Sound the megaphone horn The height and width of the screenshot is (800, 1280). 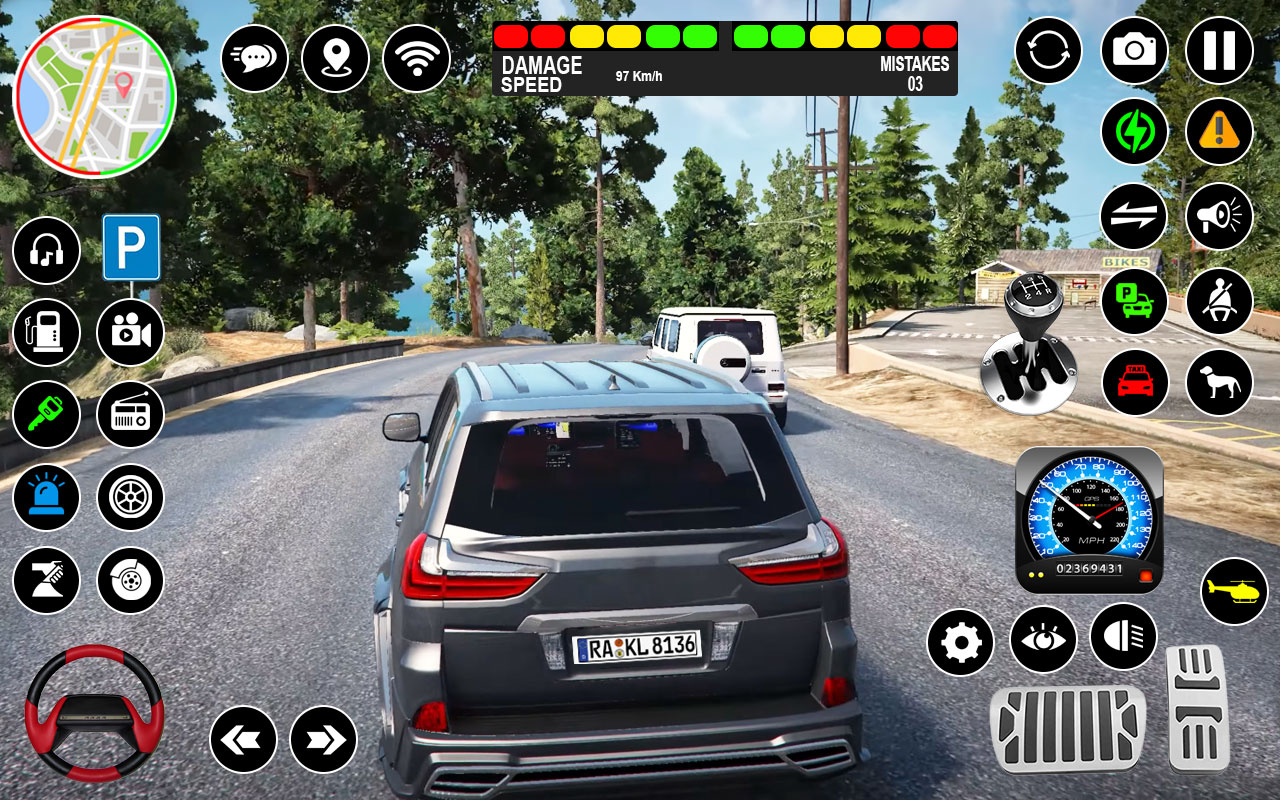(x=1219, y=216)
